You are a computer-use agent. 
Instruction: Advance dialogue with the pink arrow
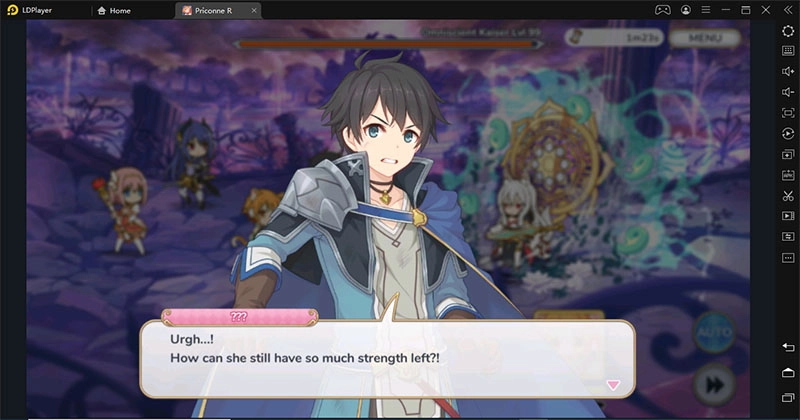coord(613,384)
